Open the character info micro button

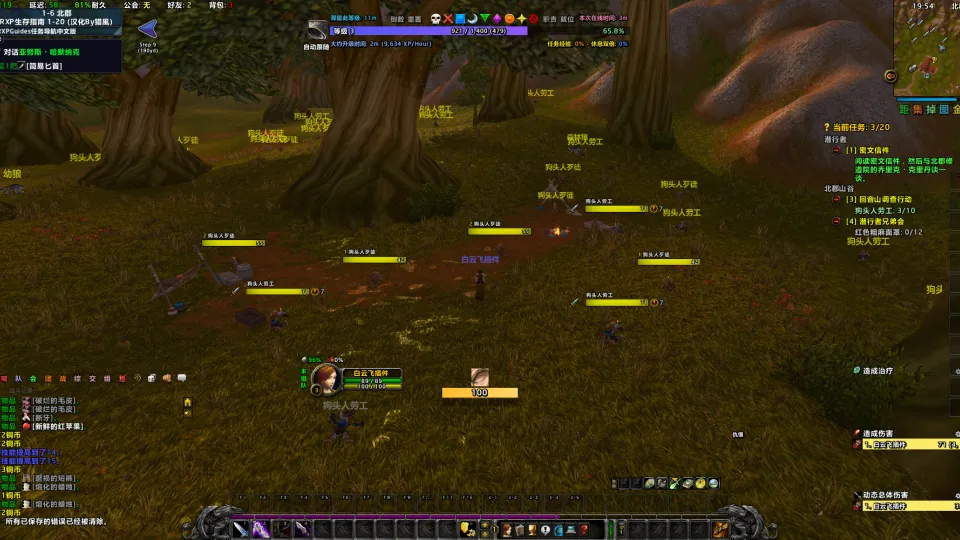click(507, 529)
